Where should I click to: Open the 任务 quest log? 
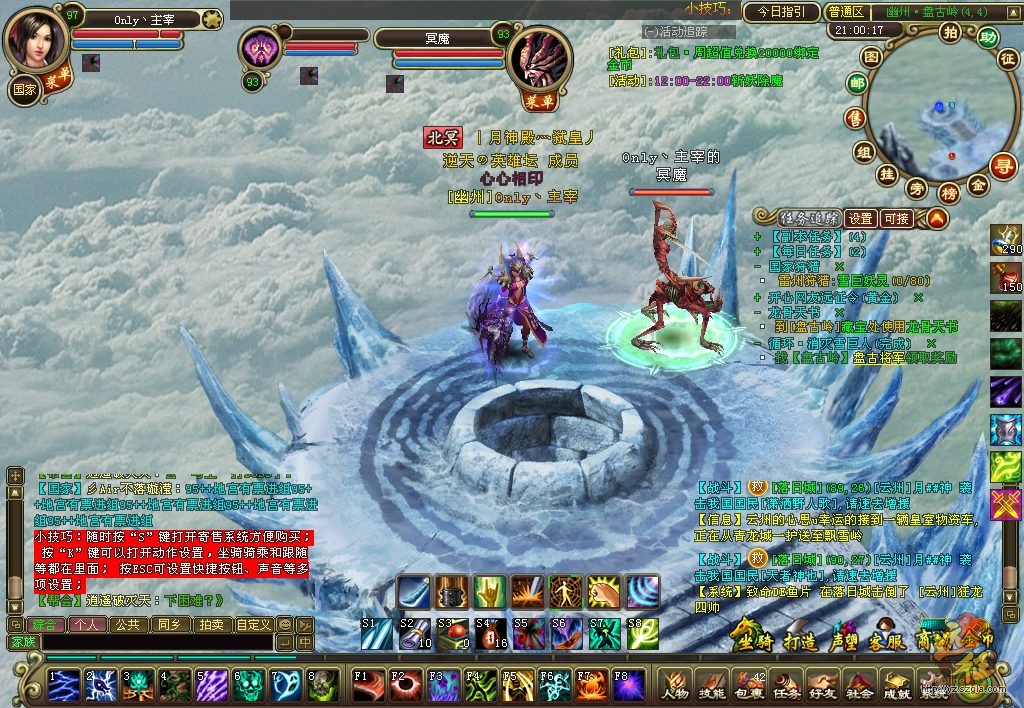(x=786, y=685)
